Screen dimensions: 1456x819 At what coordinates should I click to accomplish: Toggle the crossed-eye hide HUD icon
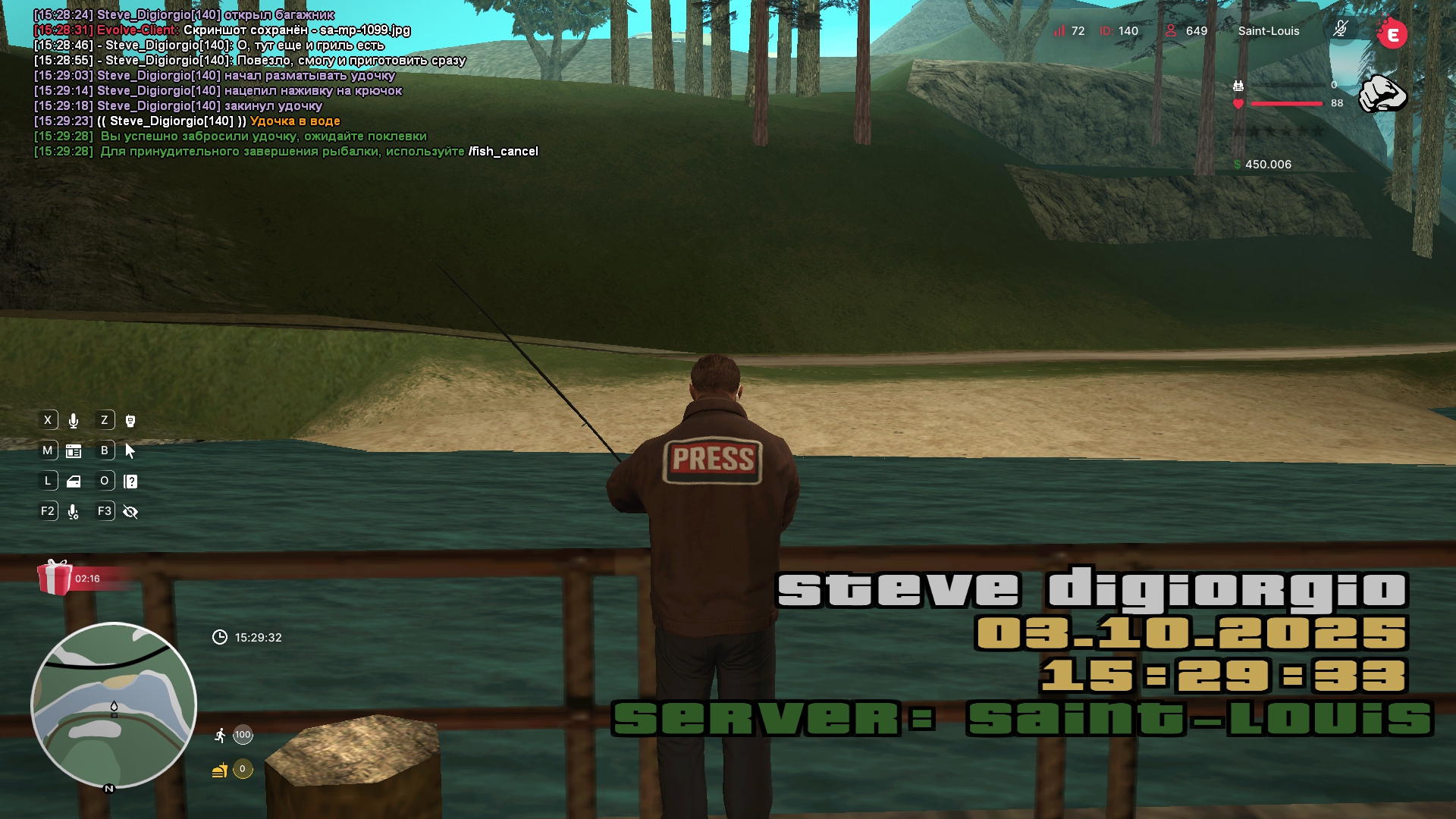click(x=130, y=512)
